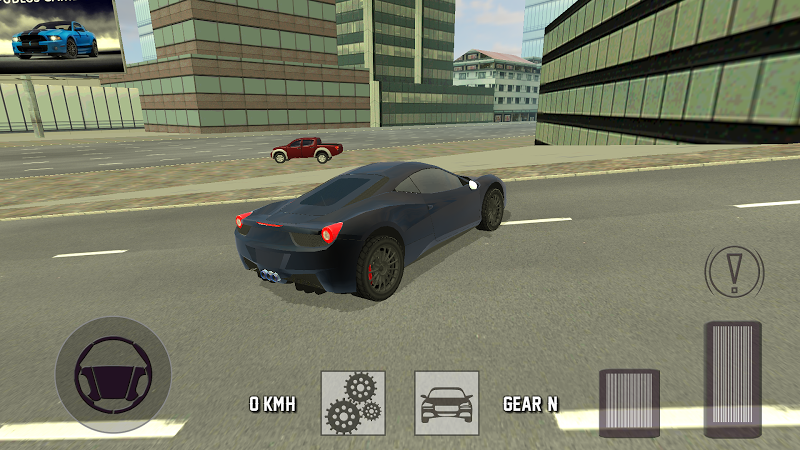Tap the brake pedal
The width and height of the screenshot is (800, 450).
(629, 402)
